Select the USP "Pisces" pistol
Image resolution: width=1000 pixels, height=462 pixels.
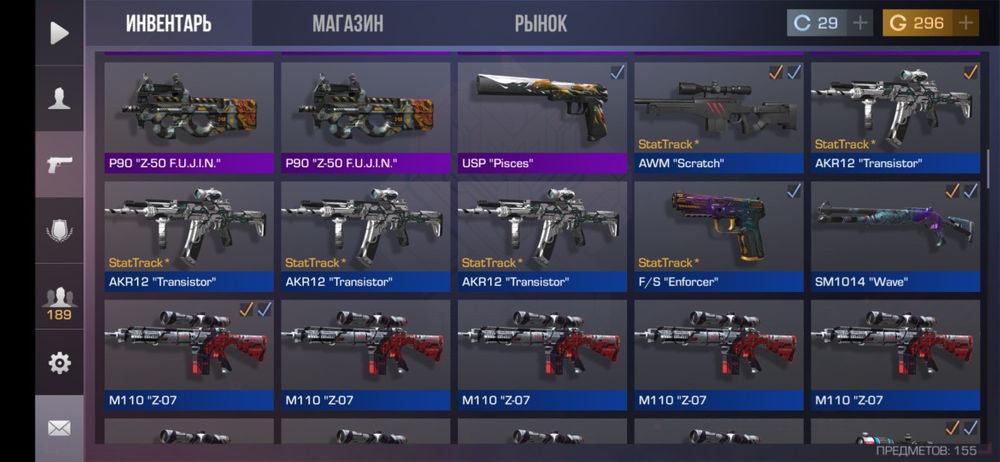click(543, 117)
